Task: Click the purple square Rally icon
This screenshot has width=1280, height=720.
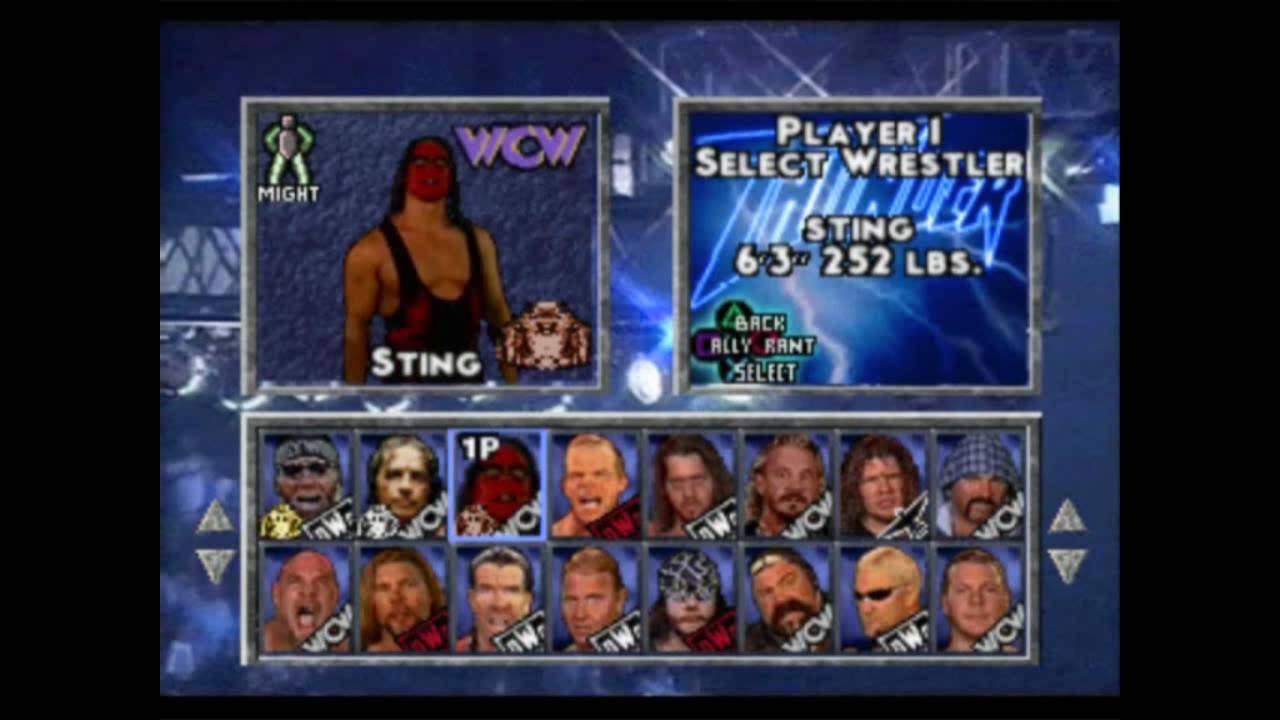Action: point(703,343)
